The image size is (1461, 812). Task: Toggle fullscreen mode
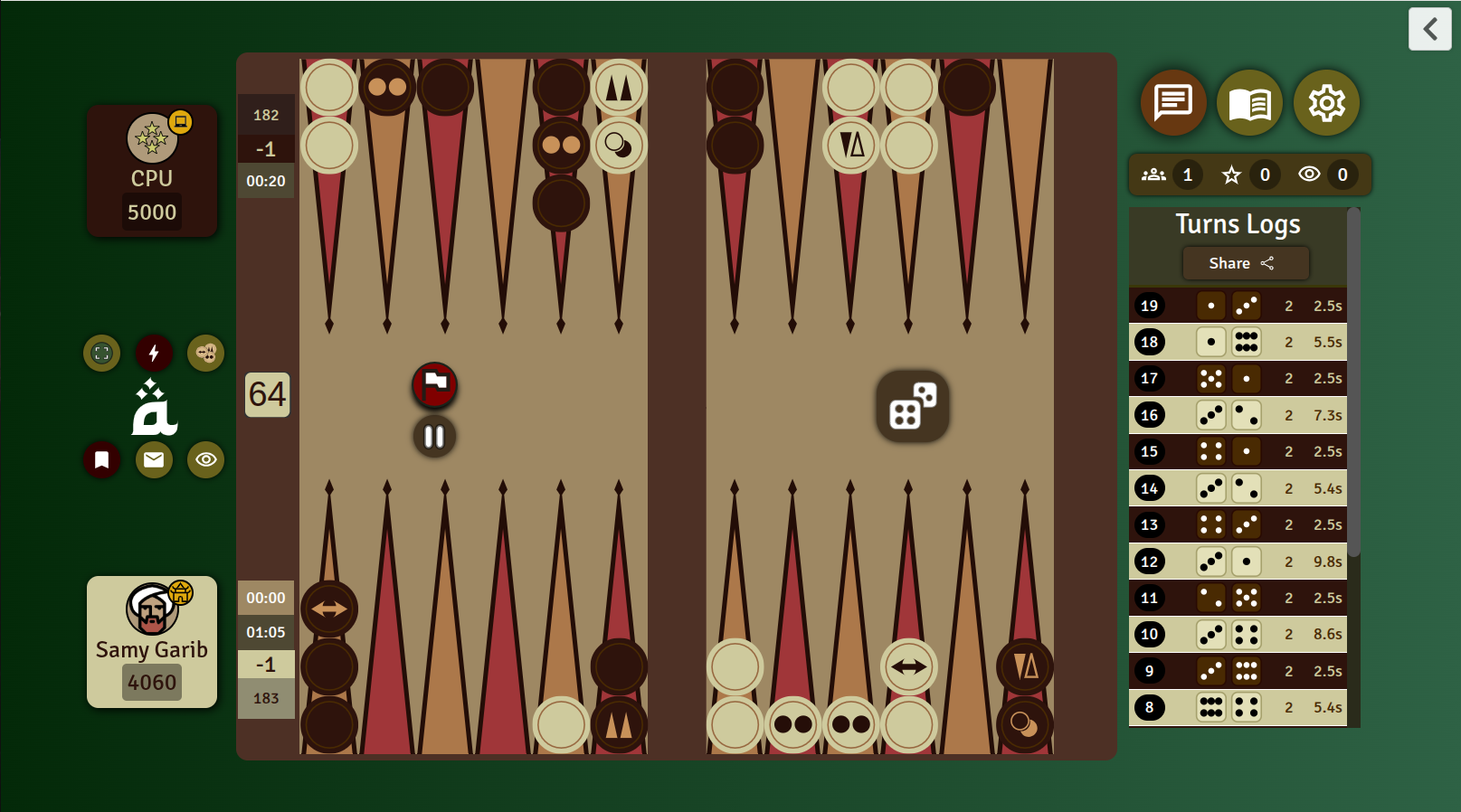click(101, 354)
